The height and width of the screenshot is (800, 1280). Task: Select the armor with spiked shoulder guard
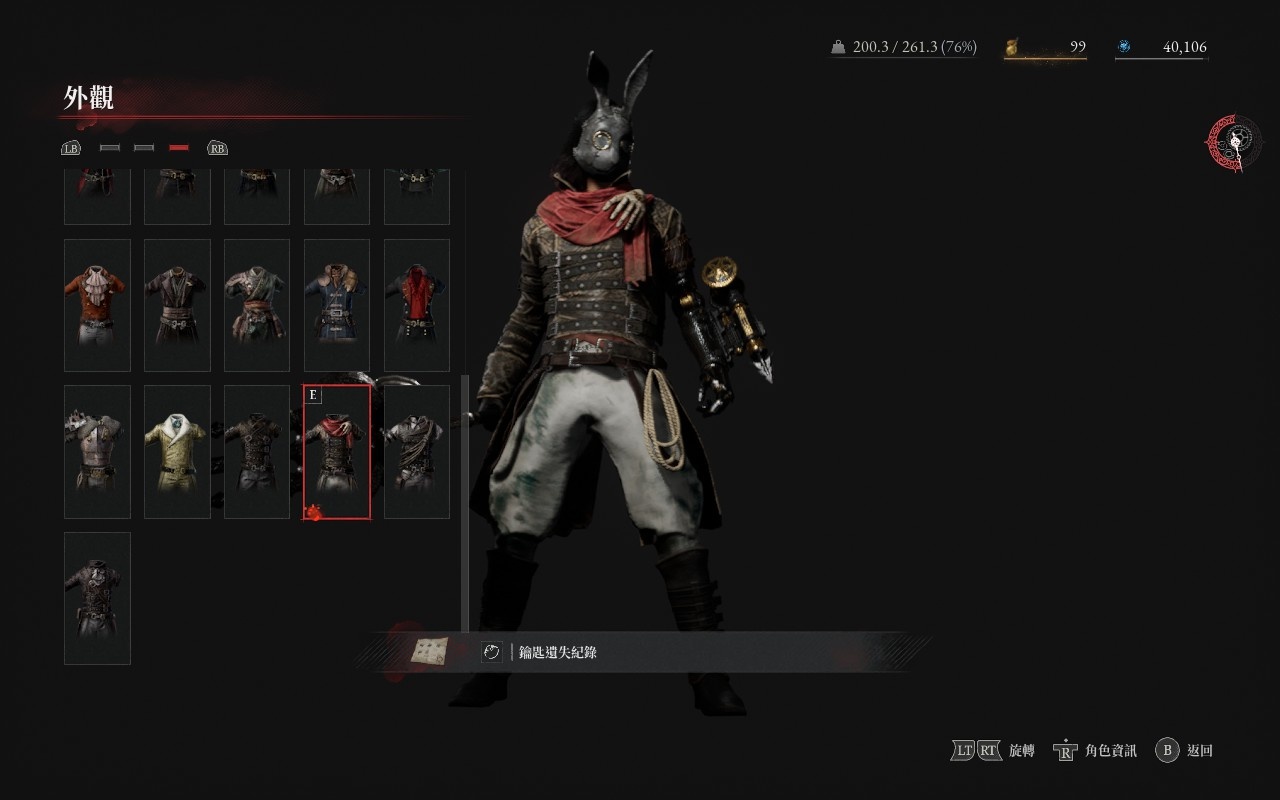coord(97,452)
